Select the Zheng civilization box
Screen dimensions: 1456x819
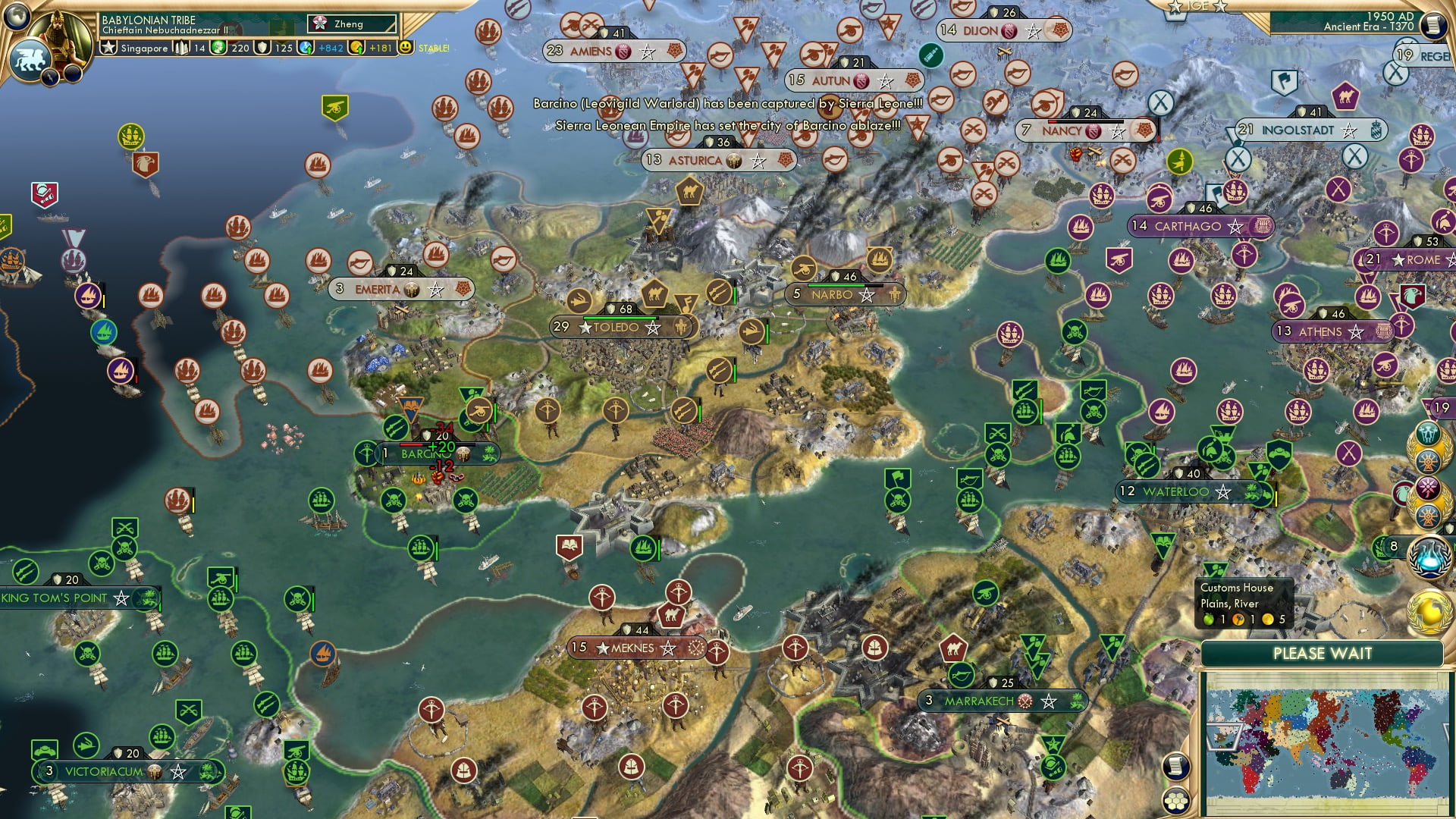[x=352, y=24]
